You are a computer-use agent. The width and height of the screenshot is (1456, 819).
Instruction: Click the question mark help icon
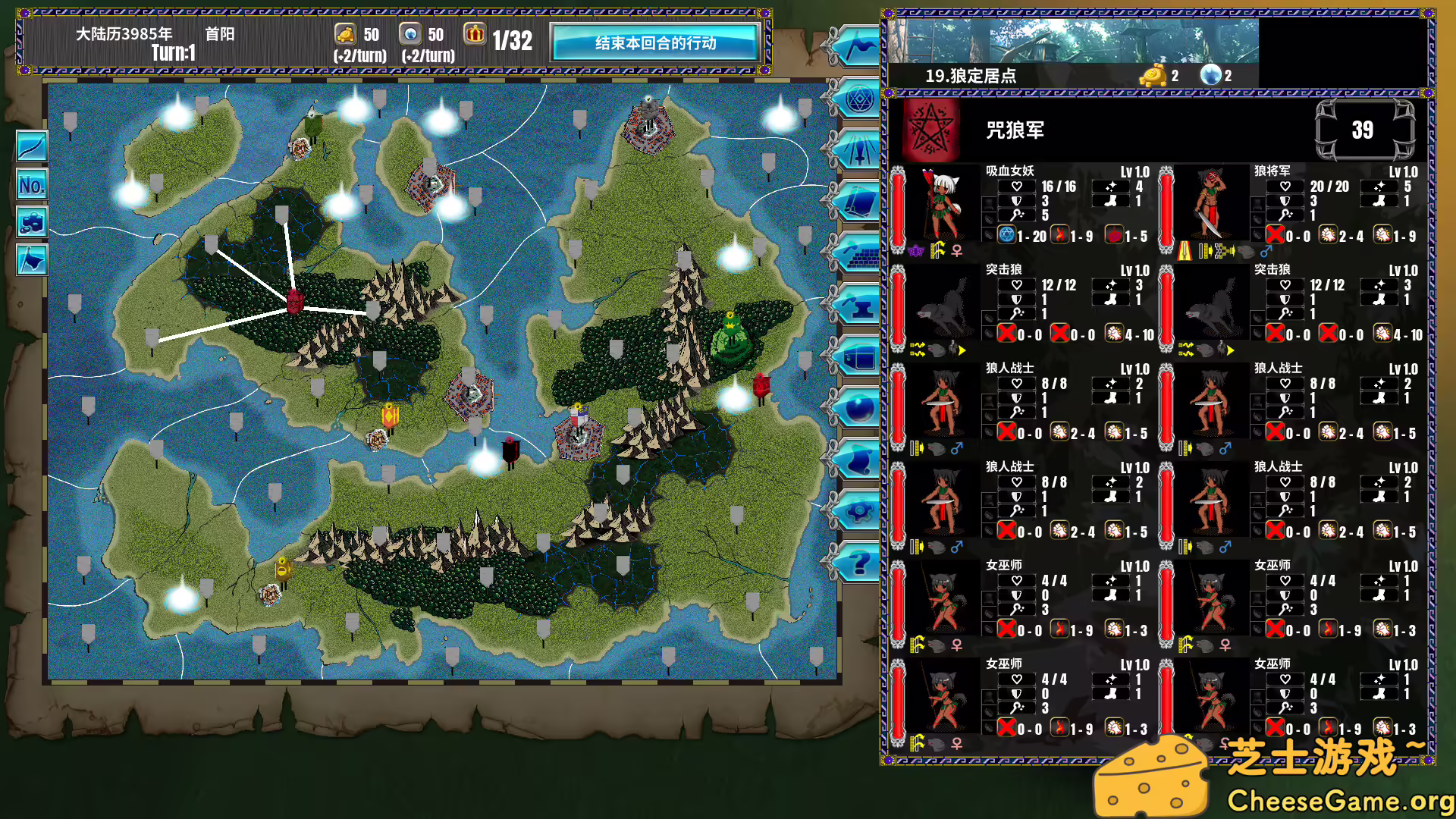[857, 561]
